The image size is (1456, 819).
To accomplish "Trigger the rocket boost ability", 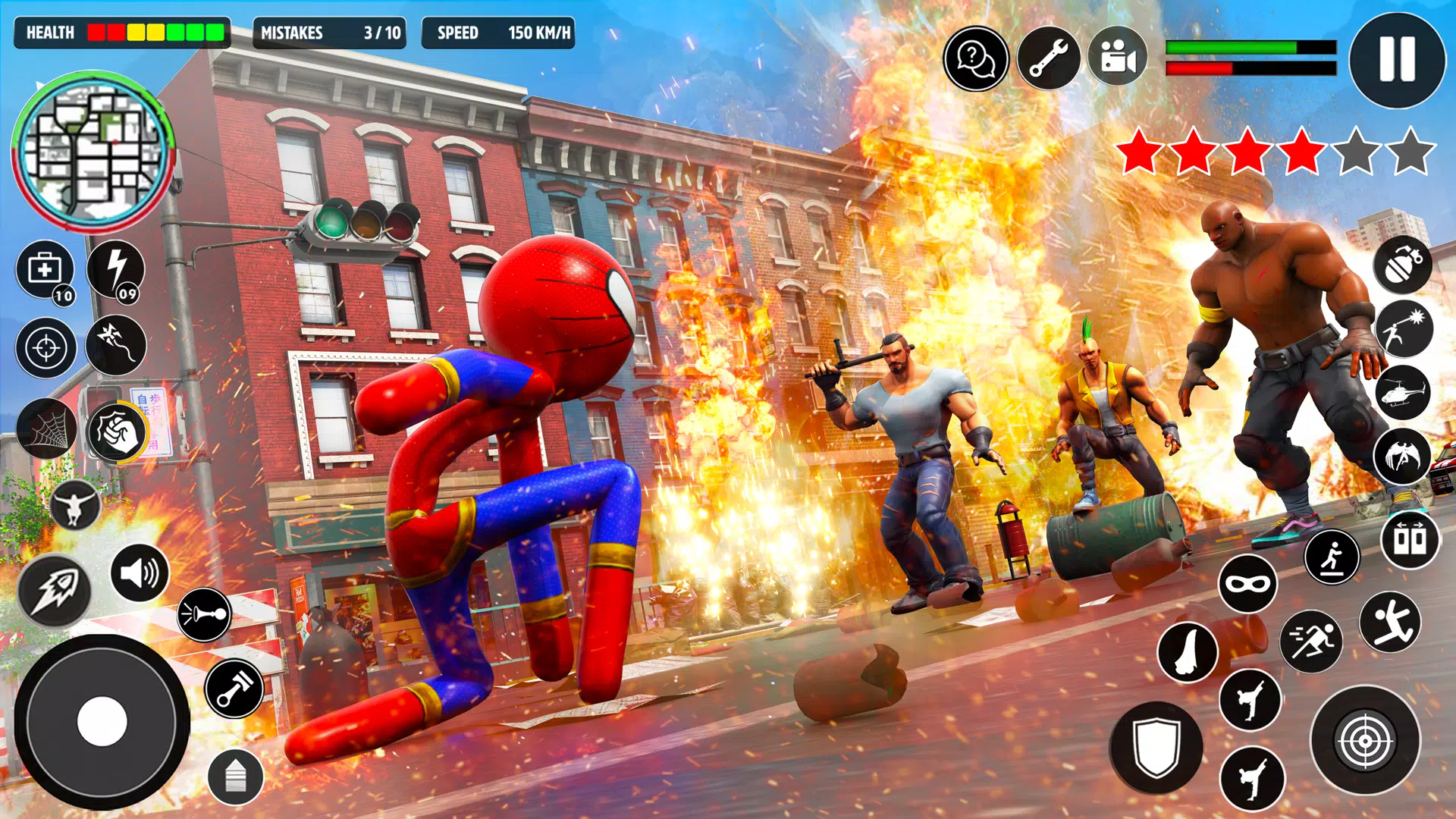I will [55, 590].
